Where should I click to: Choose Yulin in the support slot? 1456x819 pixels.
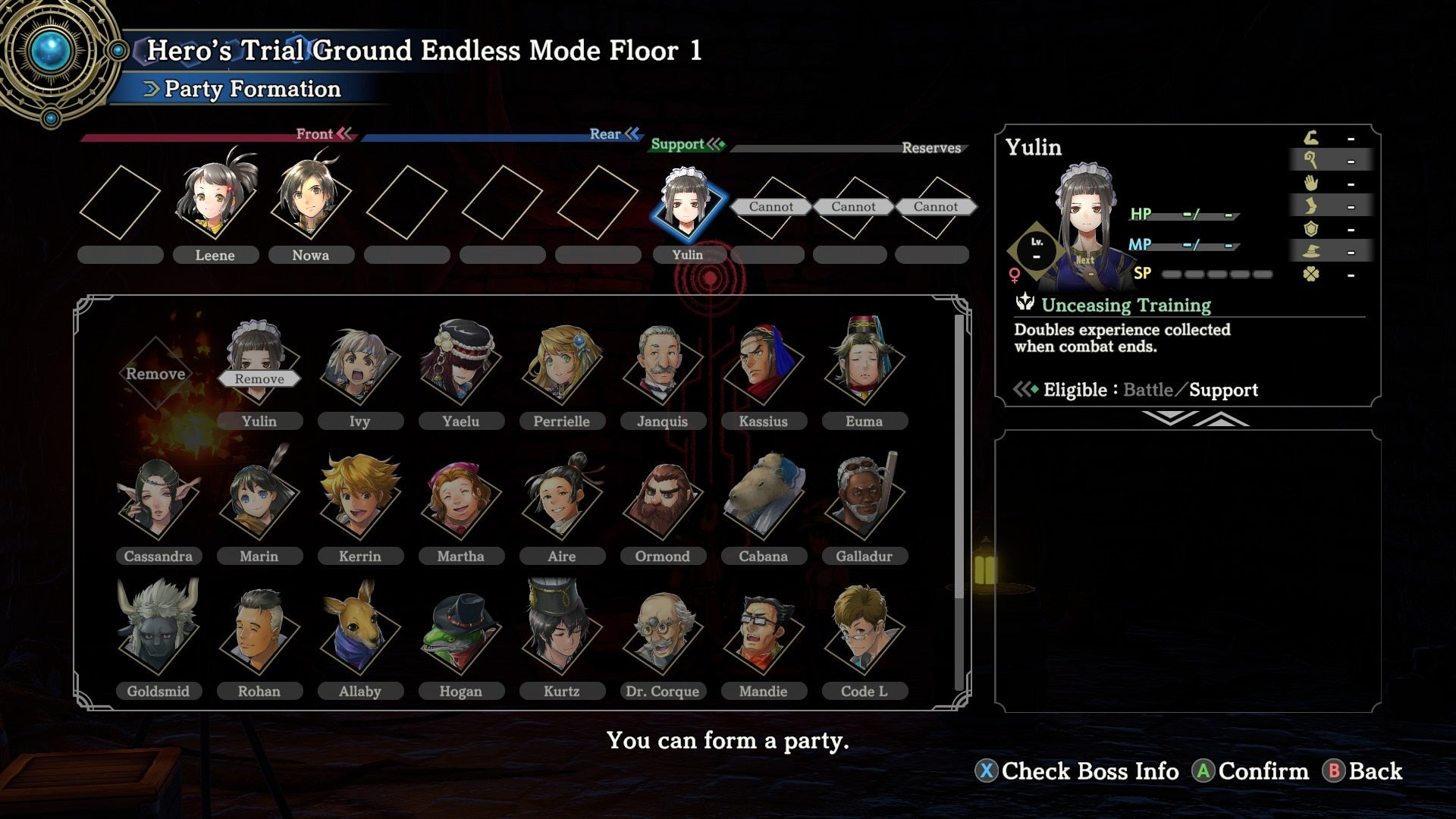688,205
